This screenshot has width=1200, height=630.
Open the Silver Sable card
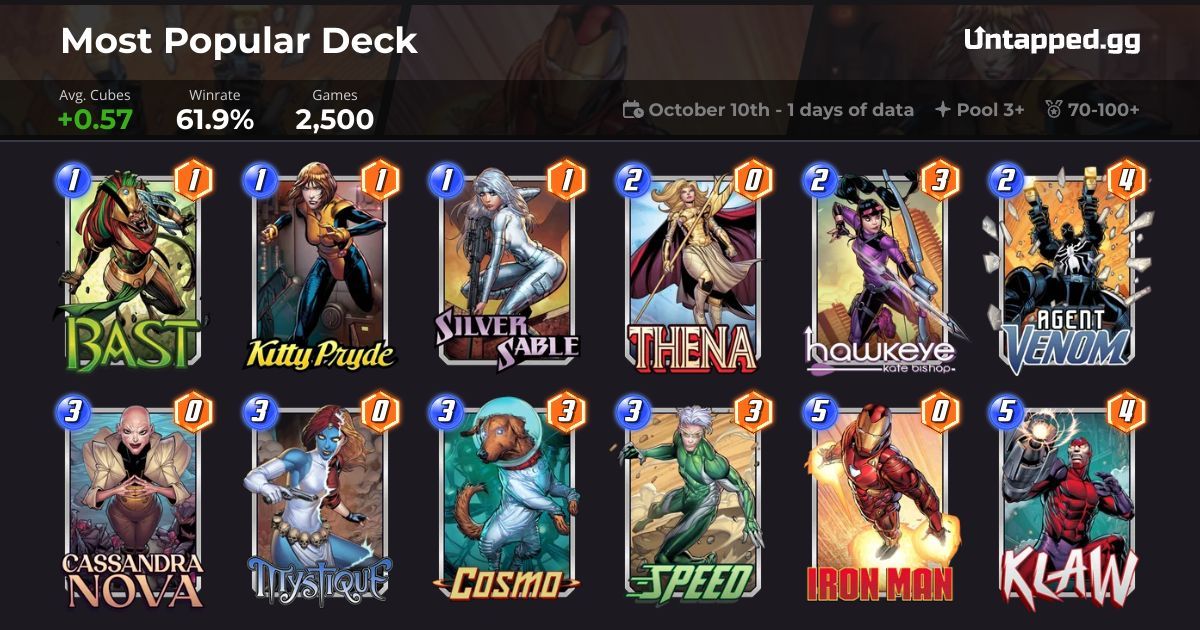pyautogui.click(x=508, y=270)
